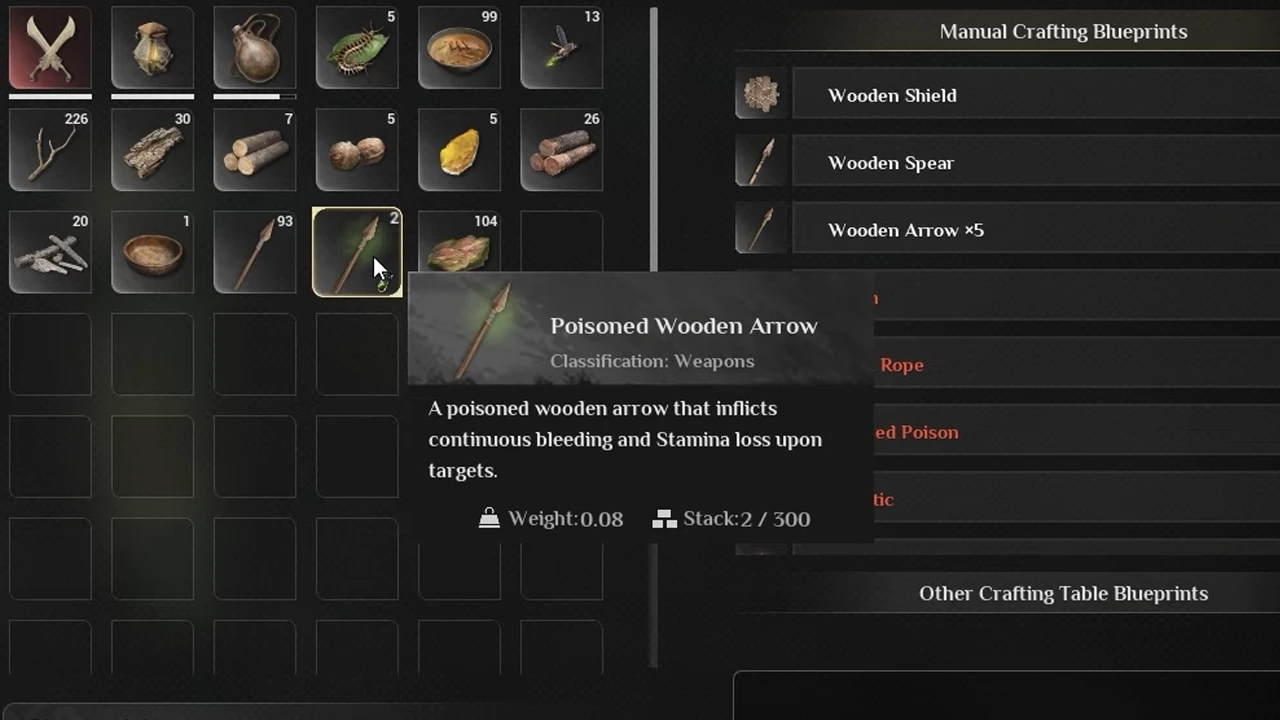
Task: Select the twig branch stack of 226
Action: tap(50, 150)
